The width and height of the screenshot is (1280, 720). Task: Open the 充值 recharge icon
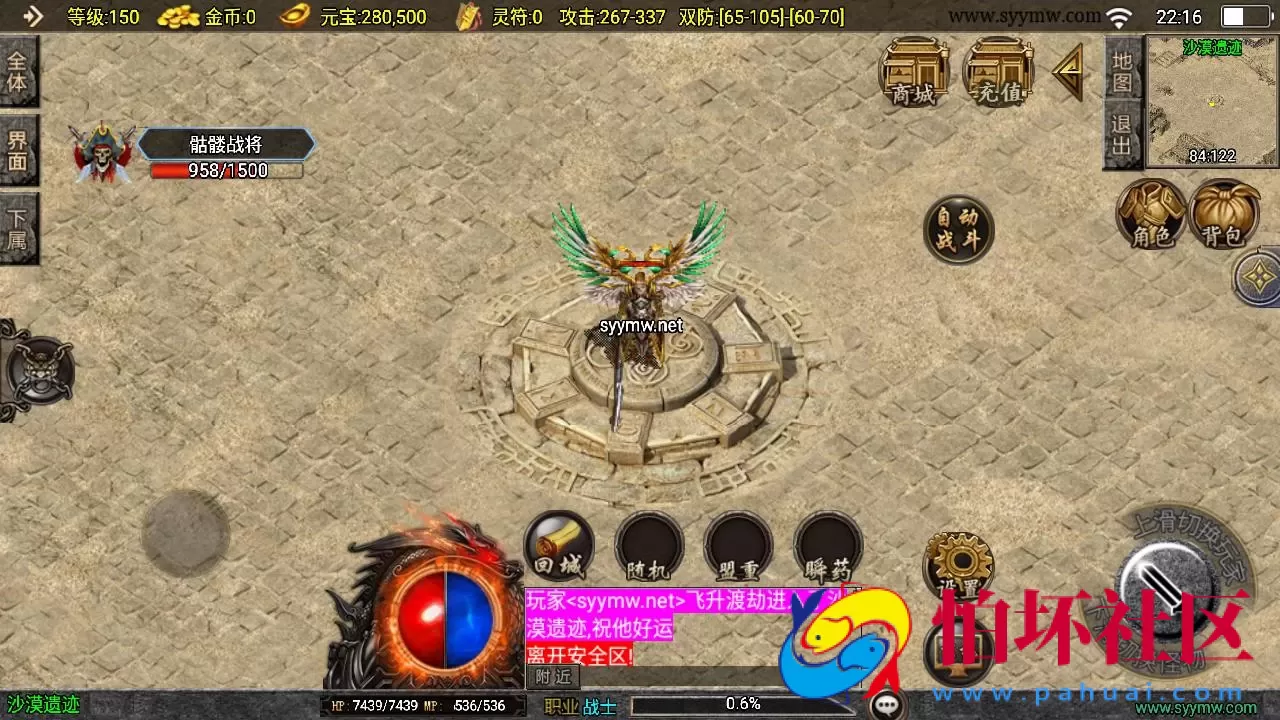[x=997, y=72]
